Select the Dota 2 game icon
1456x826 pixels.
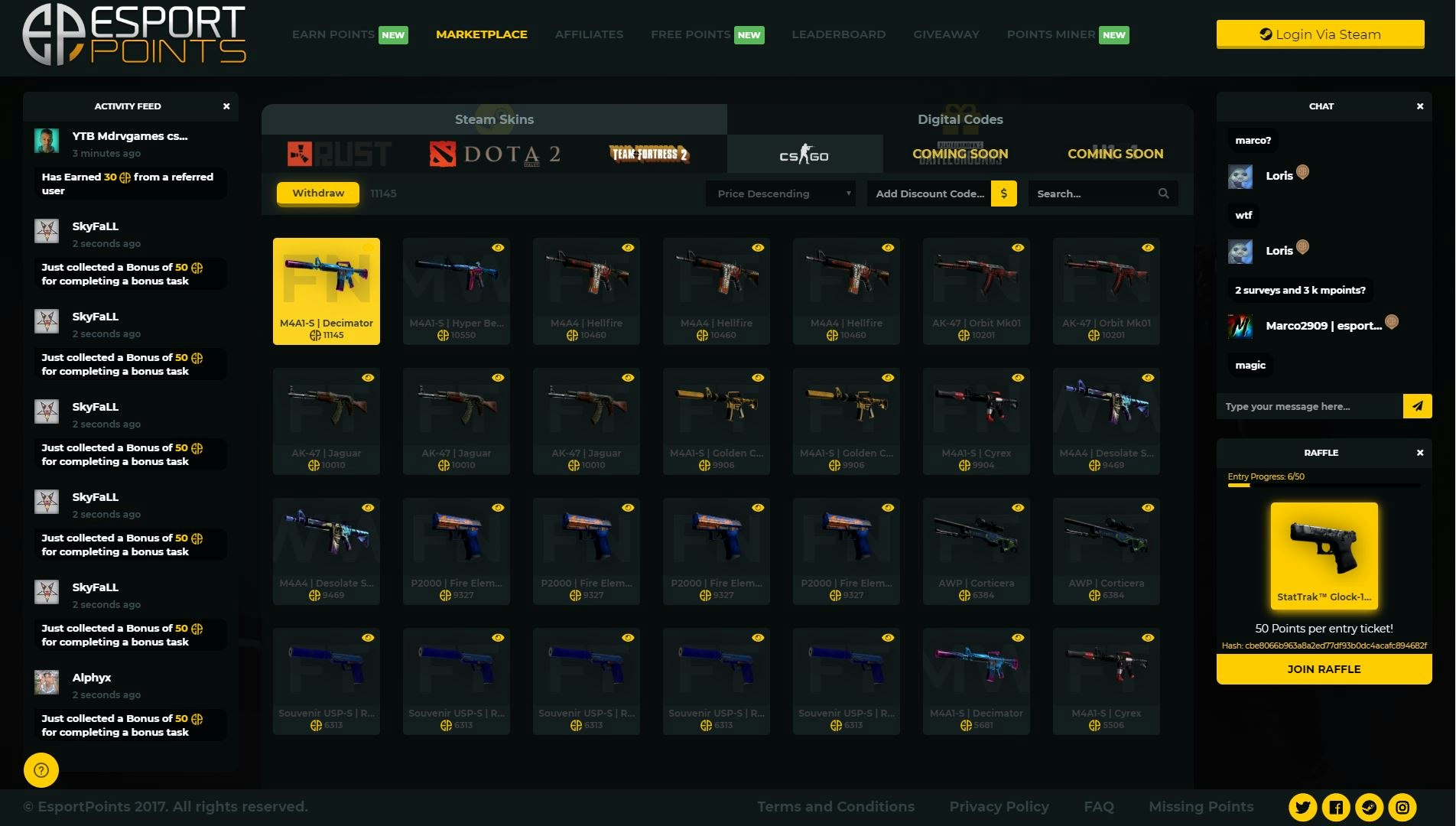click(x=494, y=153)
